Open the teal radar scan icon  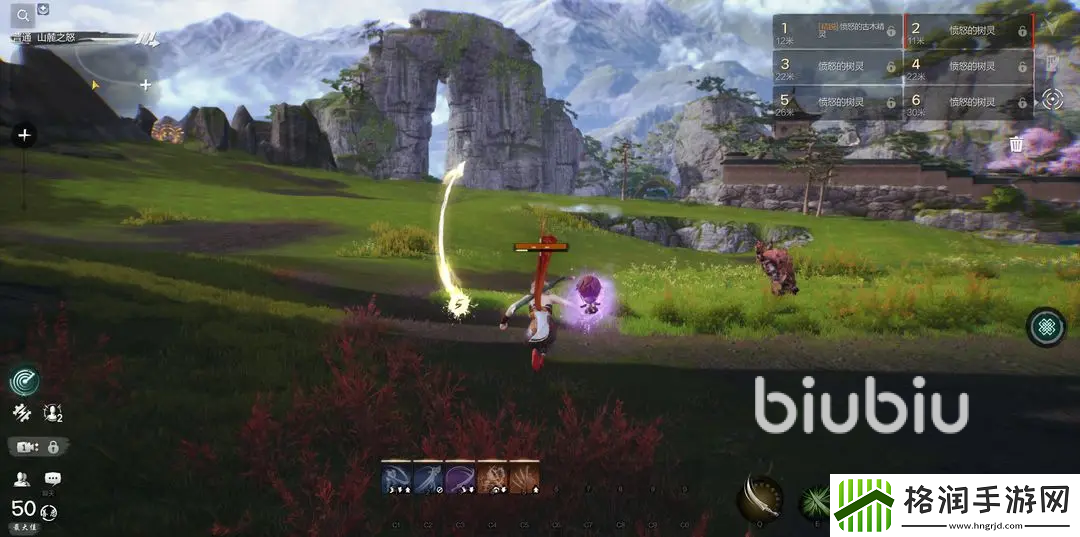(25, 380)
